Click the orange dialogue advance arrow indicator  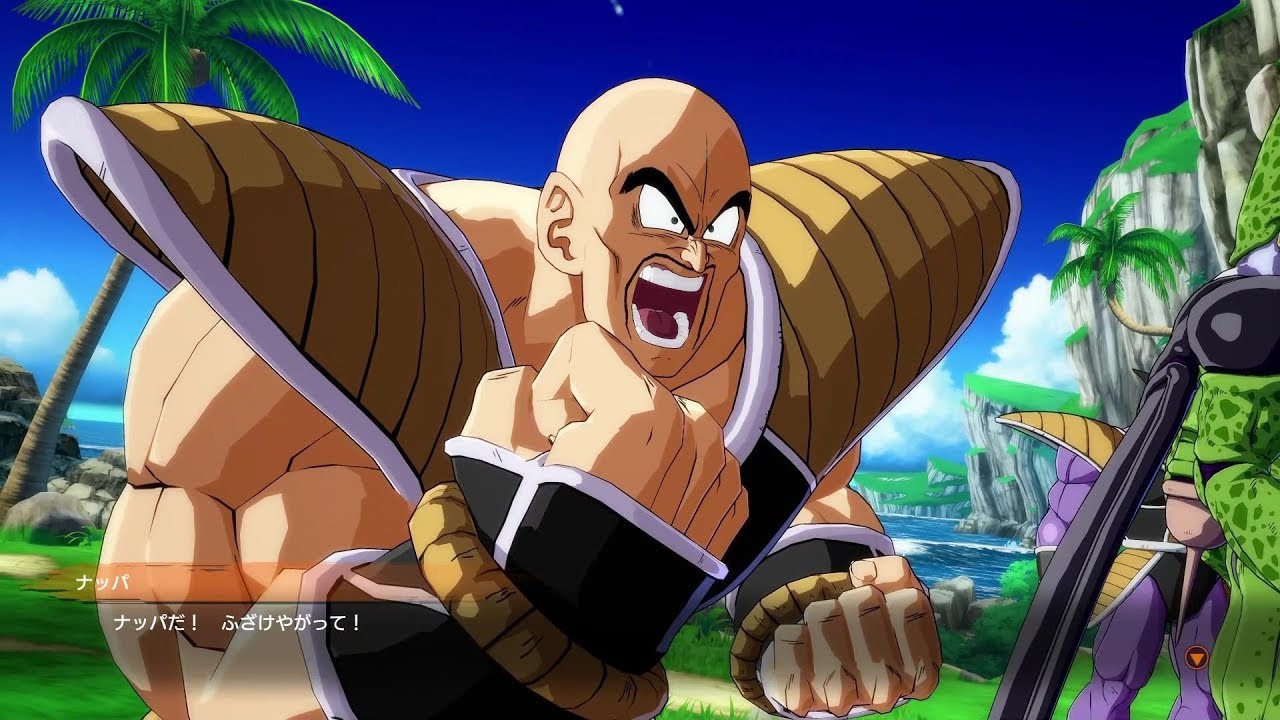pos(1197,656)
